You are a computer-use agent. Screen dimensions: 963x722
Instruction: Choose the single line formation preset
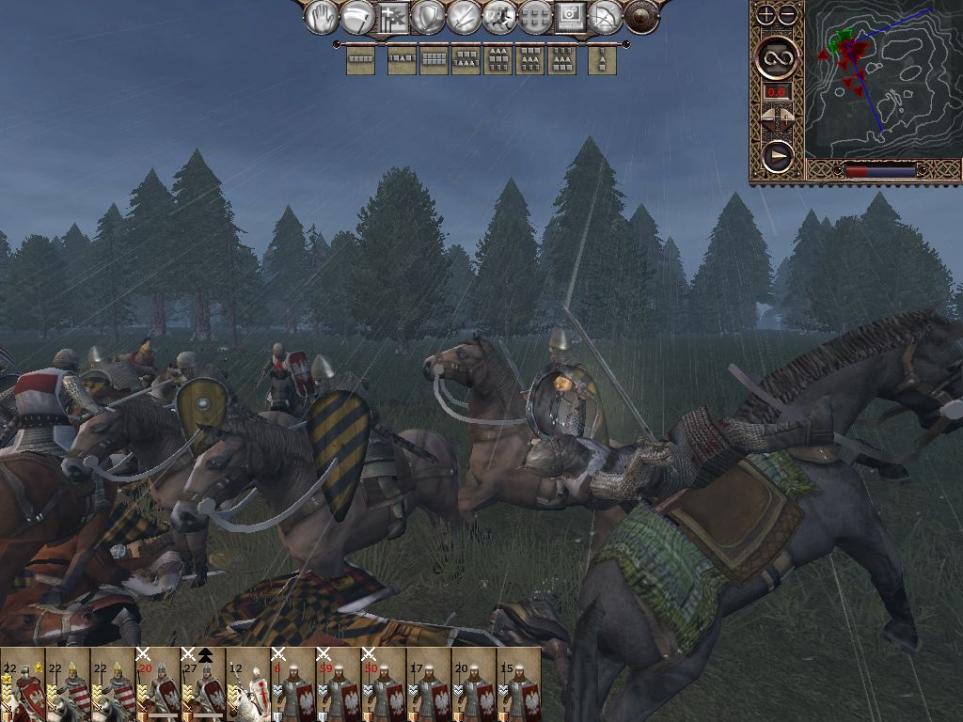360,60
